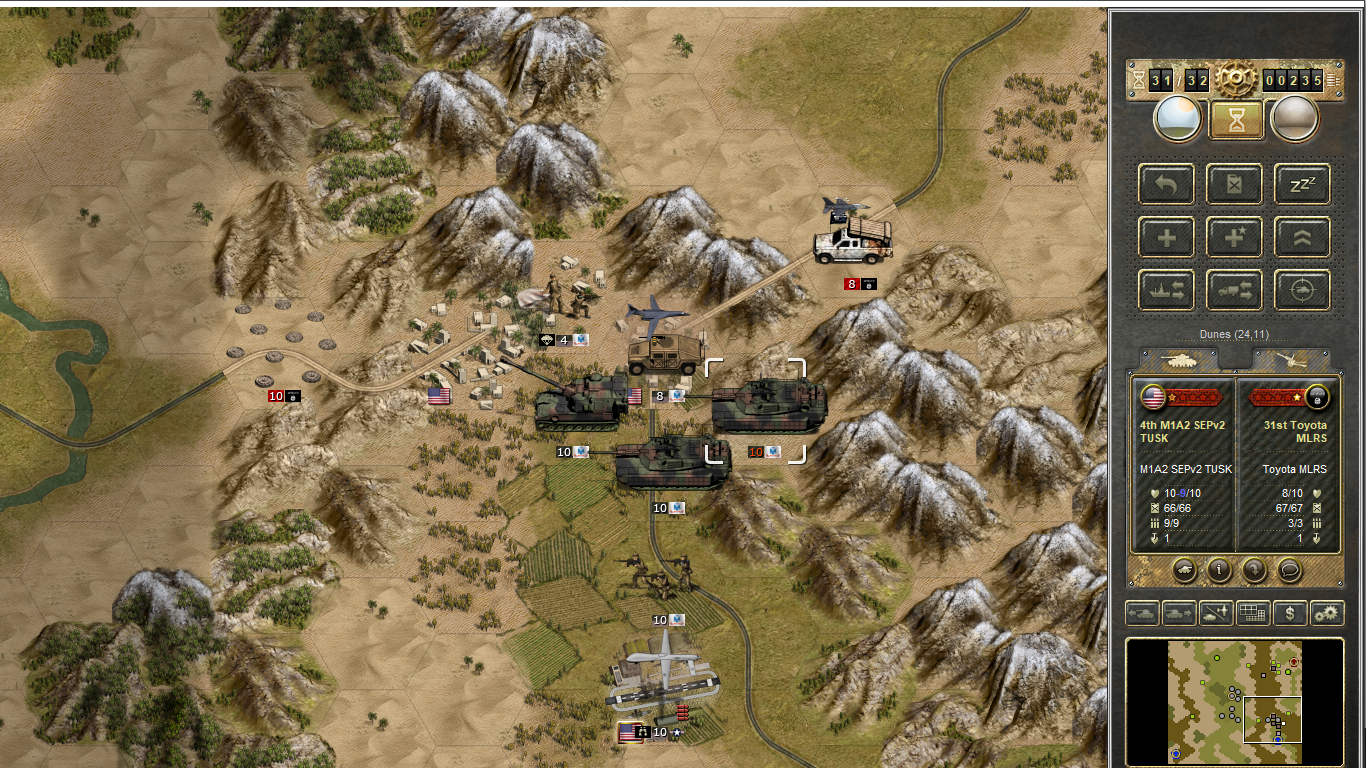Select the fuel canister resupply button
This screenshot has width=1366, height=768.
[x=1234, y=185]
